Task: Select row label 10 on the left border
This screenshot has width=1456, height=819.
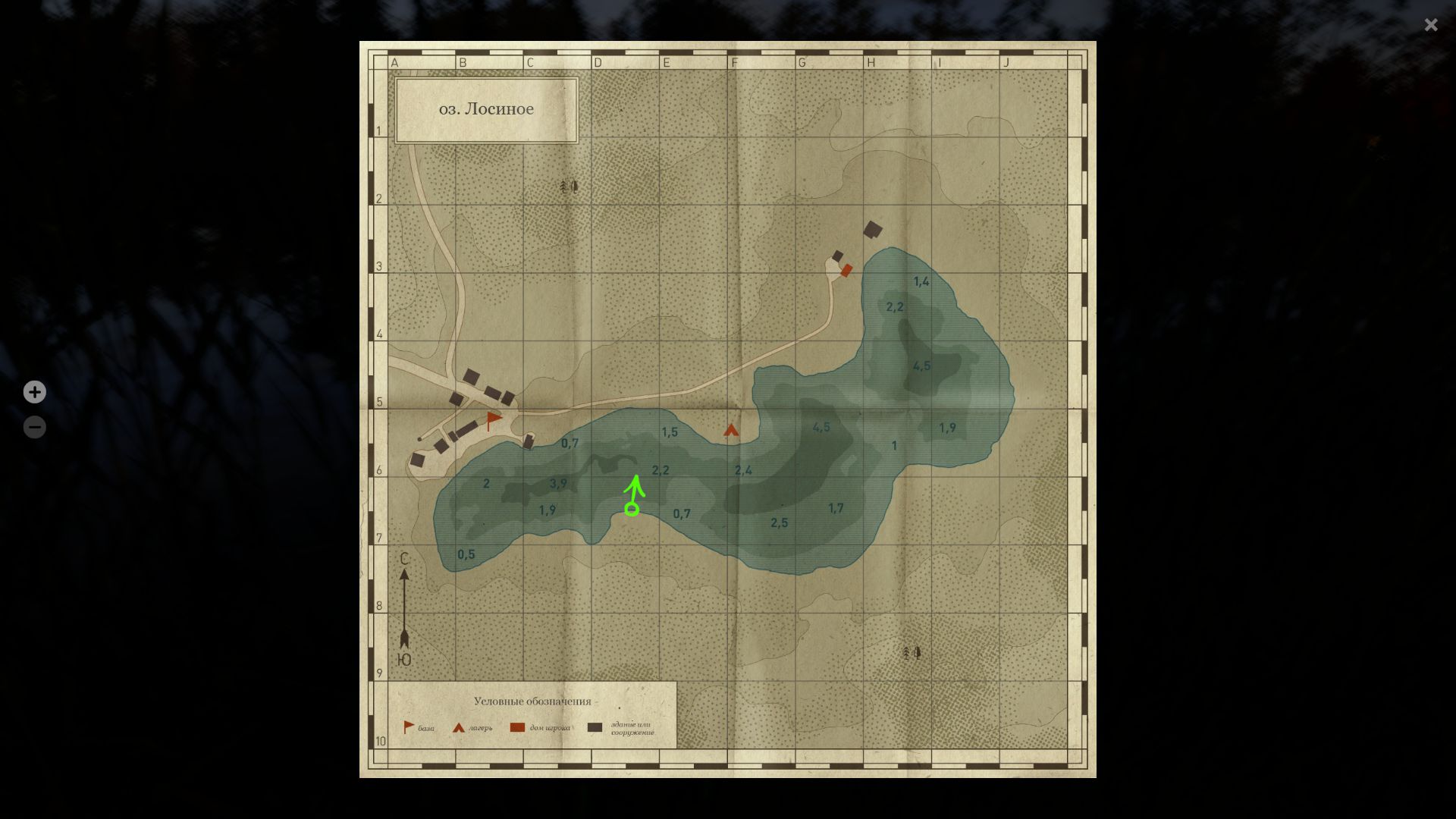Action: point(380,742)
